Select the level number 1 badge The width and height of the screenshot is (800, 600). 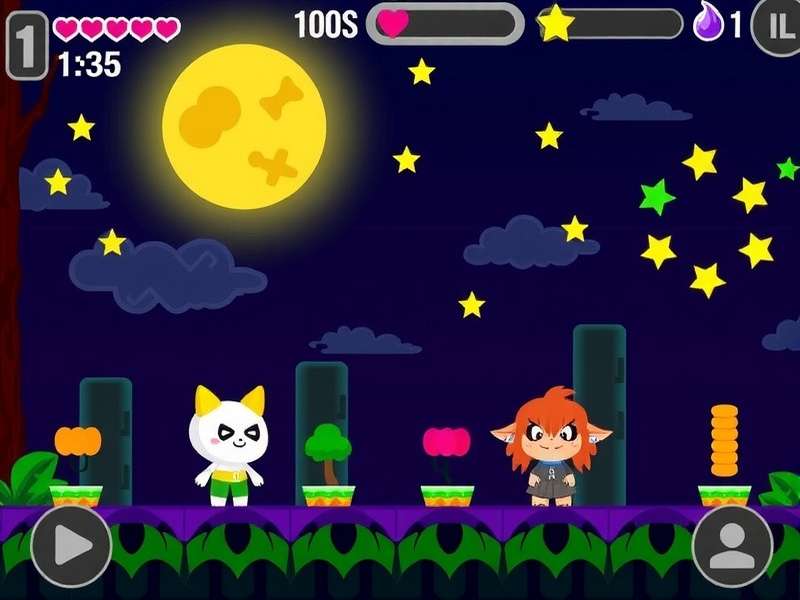[26, 44]
